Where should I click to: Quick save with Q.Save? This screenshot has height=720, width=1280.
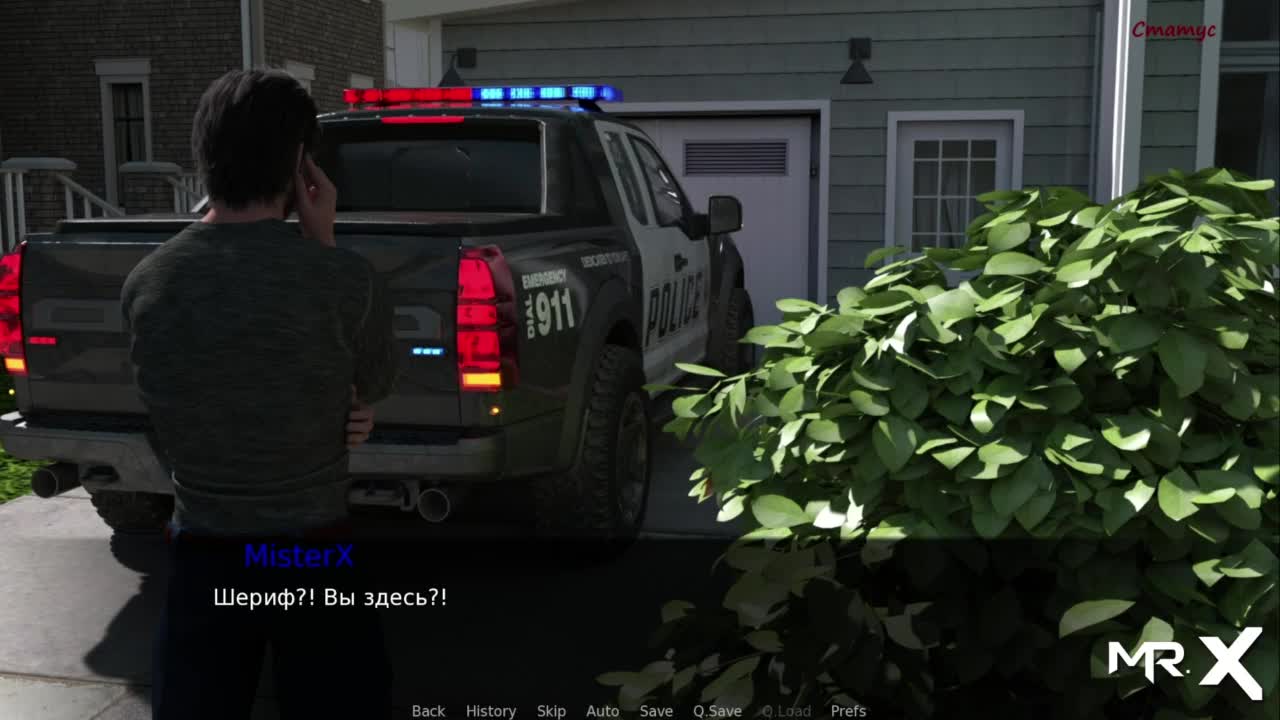pyautogui.click(x=717, y=711)
